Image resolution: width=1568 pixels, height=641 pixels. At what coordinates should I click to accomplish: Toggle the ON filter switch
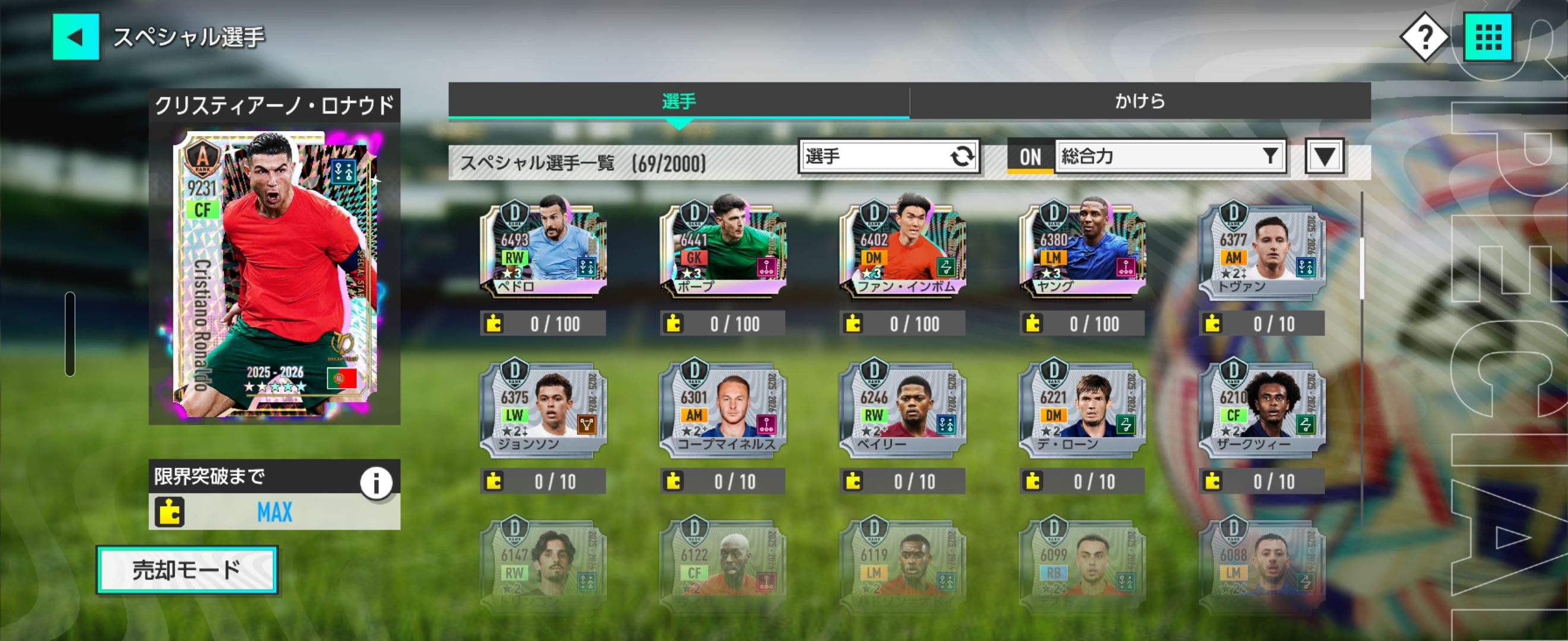[1030, 157]
